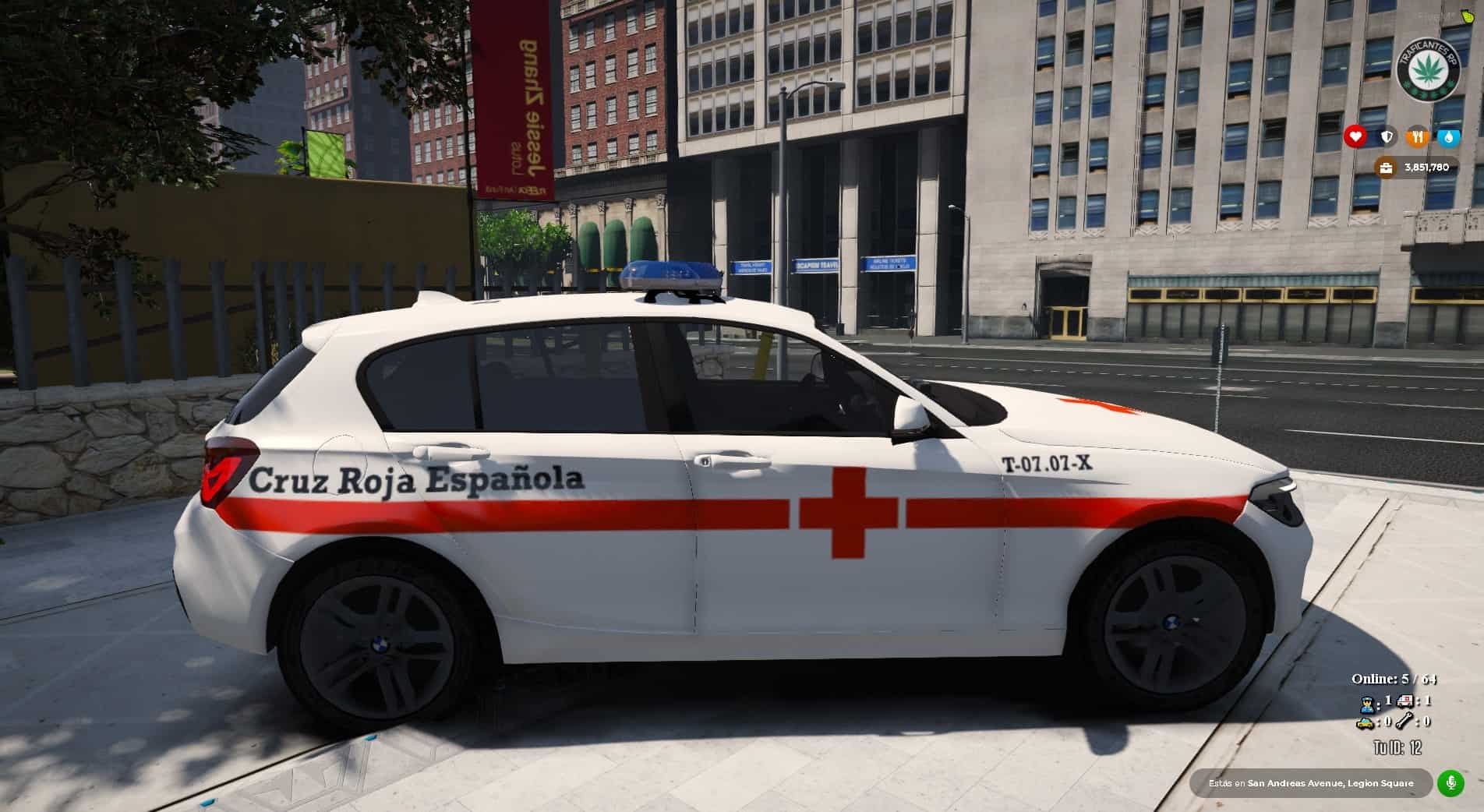The width and height of the screenshot is (1484, 812).
Task: Open the brown briefcase money icon
Action: [1386, 168]
